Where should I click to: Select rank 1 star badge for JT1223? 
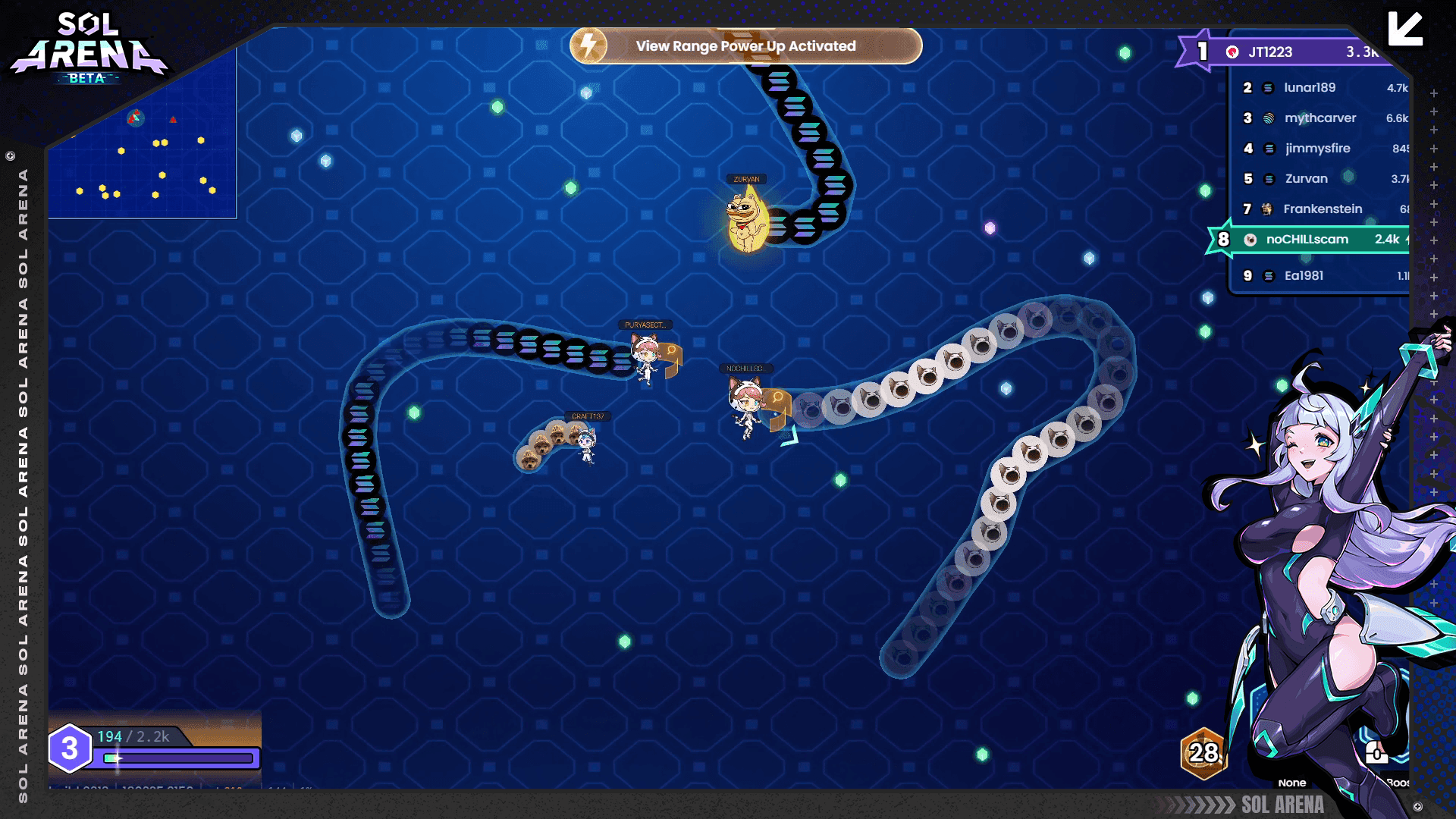click(x=1202, y=51)
